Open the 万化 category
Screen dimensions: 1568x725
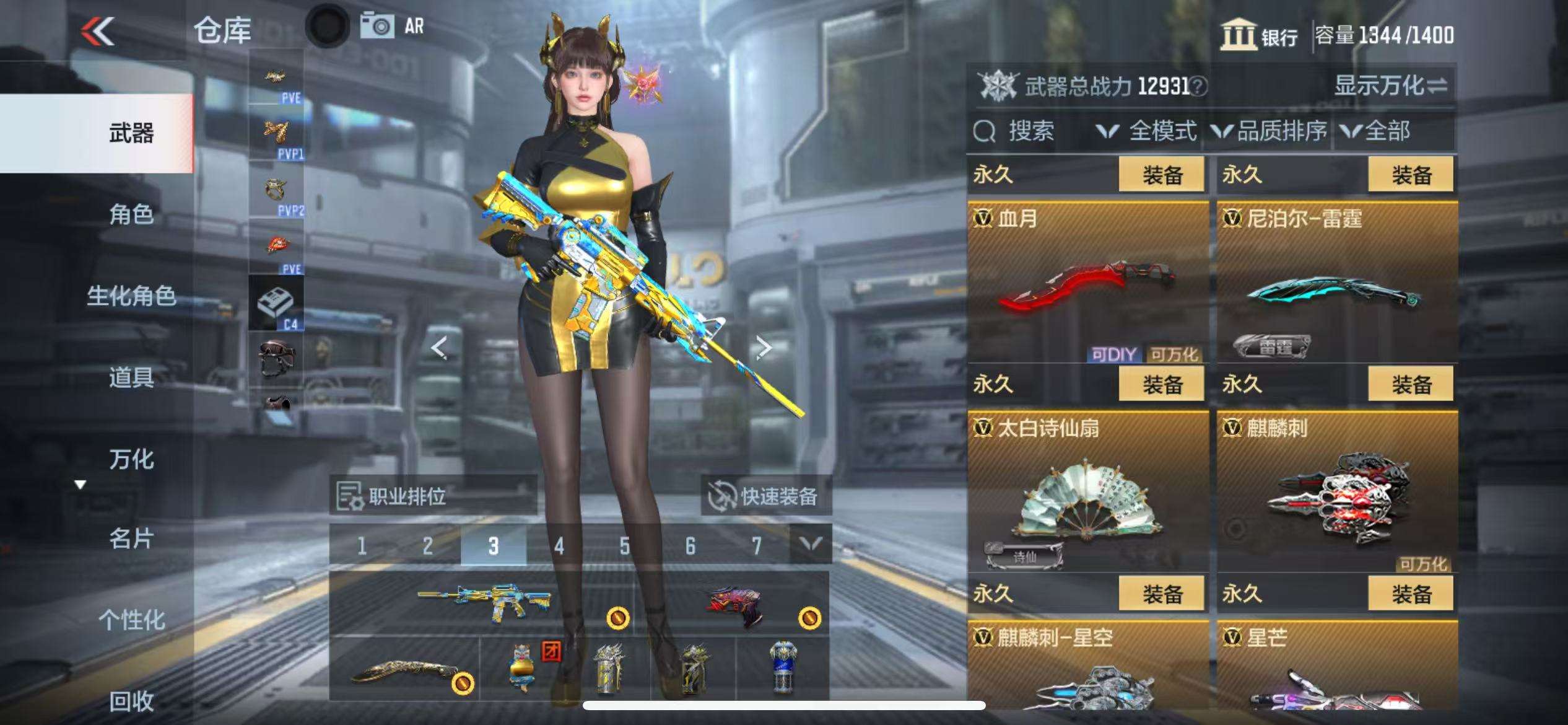tap(131, 459)
